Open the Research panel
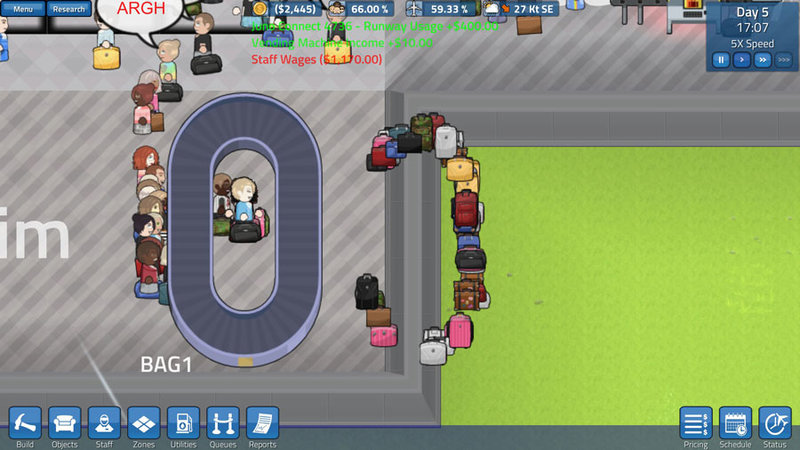This screenshot has width=800, height=450. tap(69, 9)
